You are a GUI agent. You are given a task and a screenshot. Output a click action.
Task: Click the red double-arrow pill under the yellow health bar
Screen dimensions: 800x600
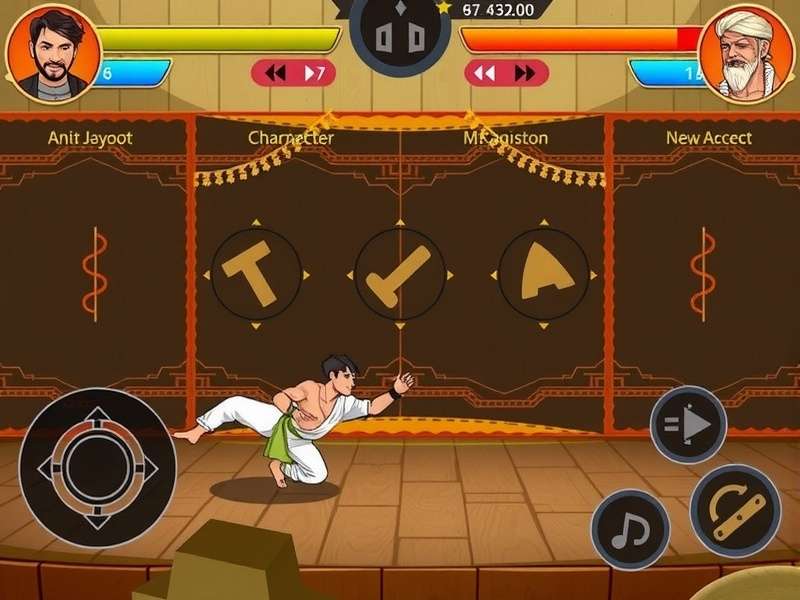coord(293,73)
